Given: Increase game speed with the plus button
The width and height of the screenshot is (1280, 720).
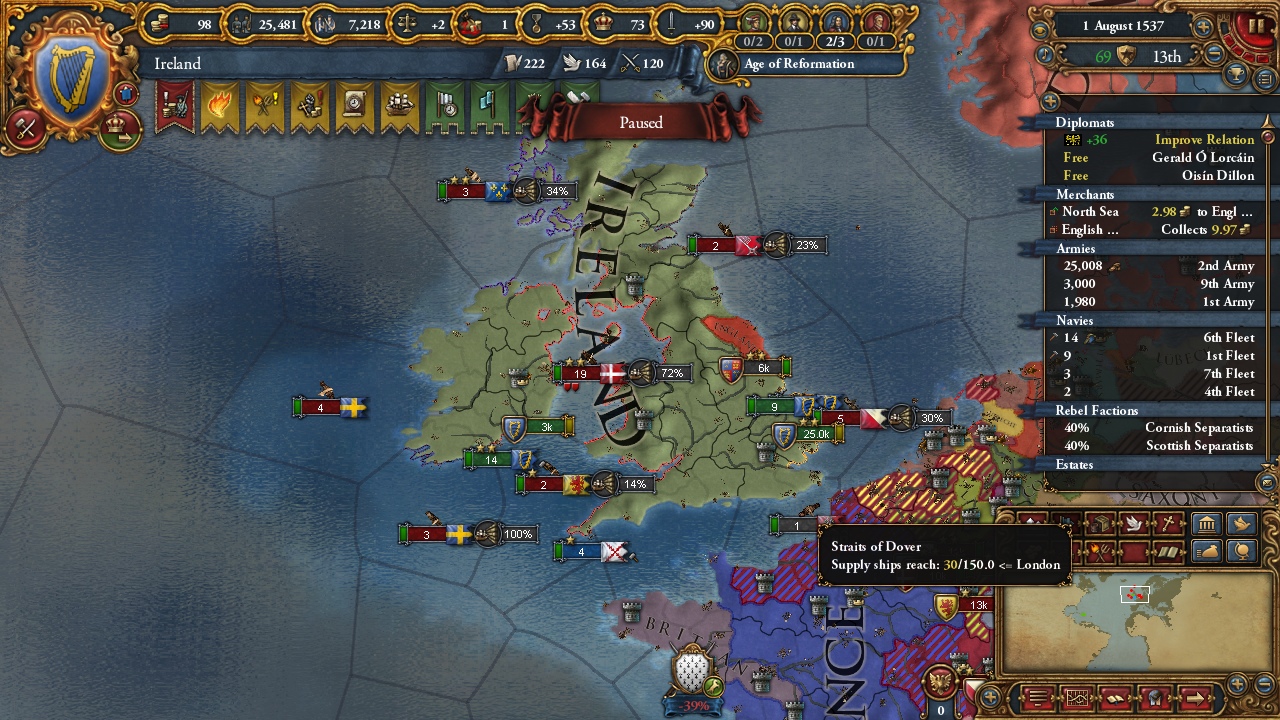Looking at the screenshot, I should (x=1203, y=27).
